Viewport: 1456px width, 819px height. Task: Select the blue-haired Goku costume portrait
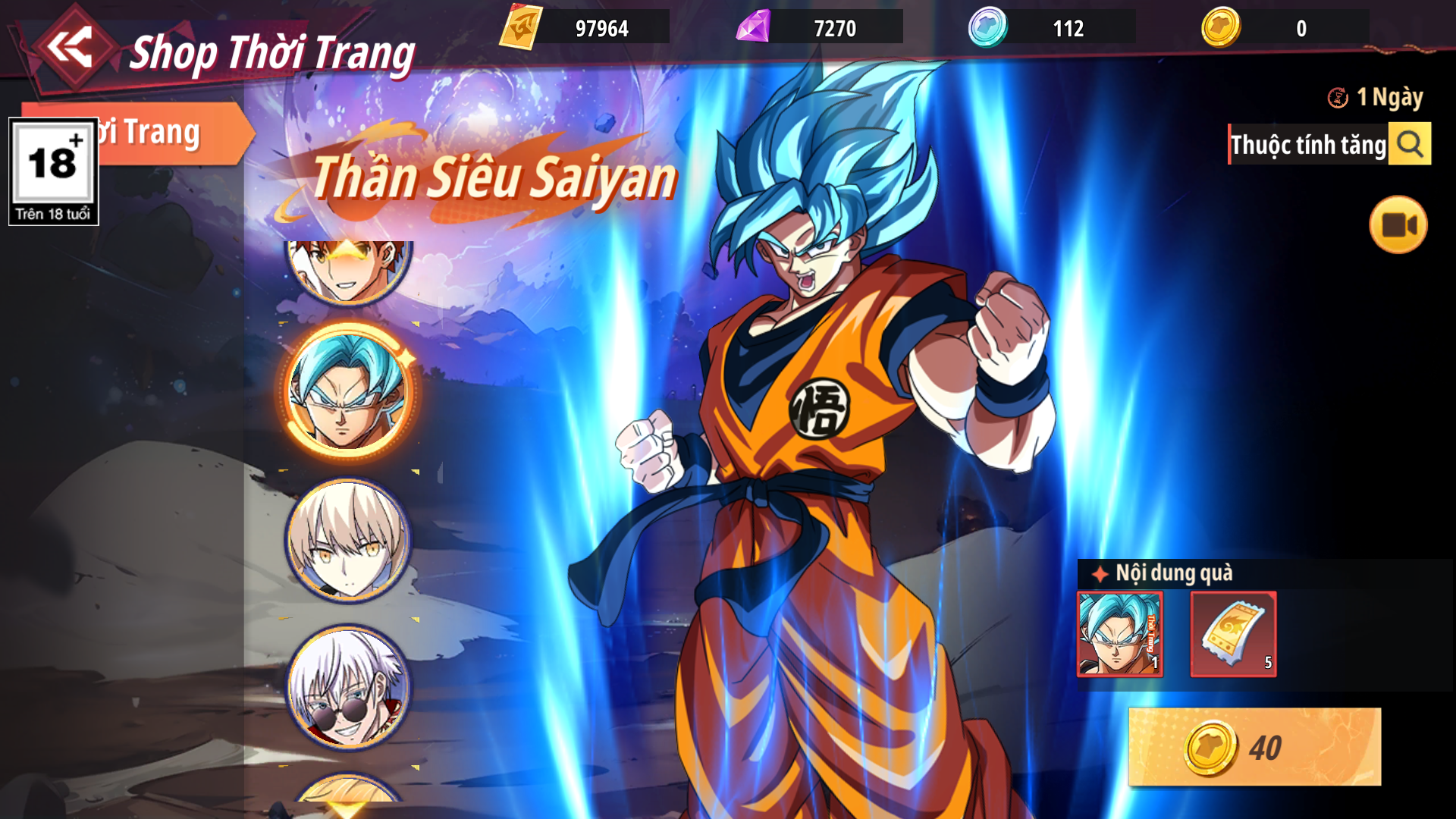(x=348, y=392)
